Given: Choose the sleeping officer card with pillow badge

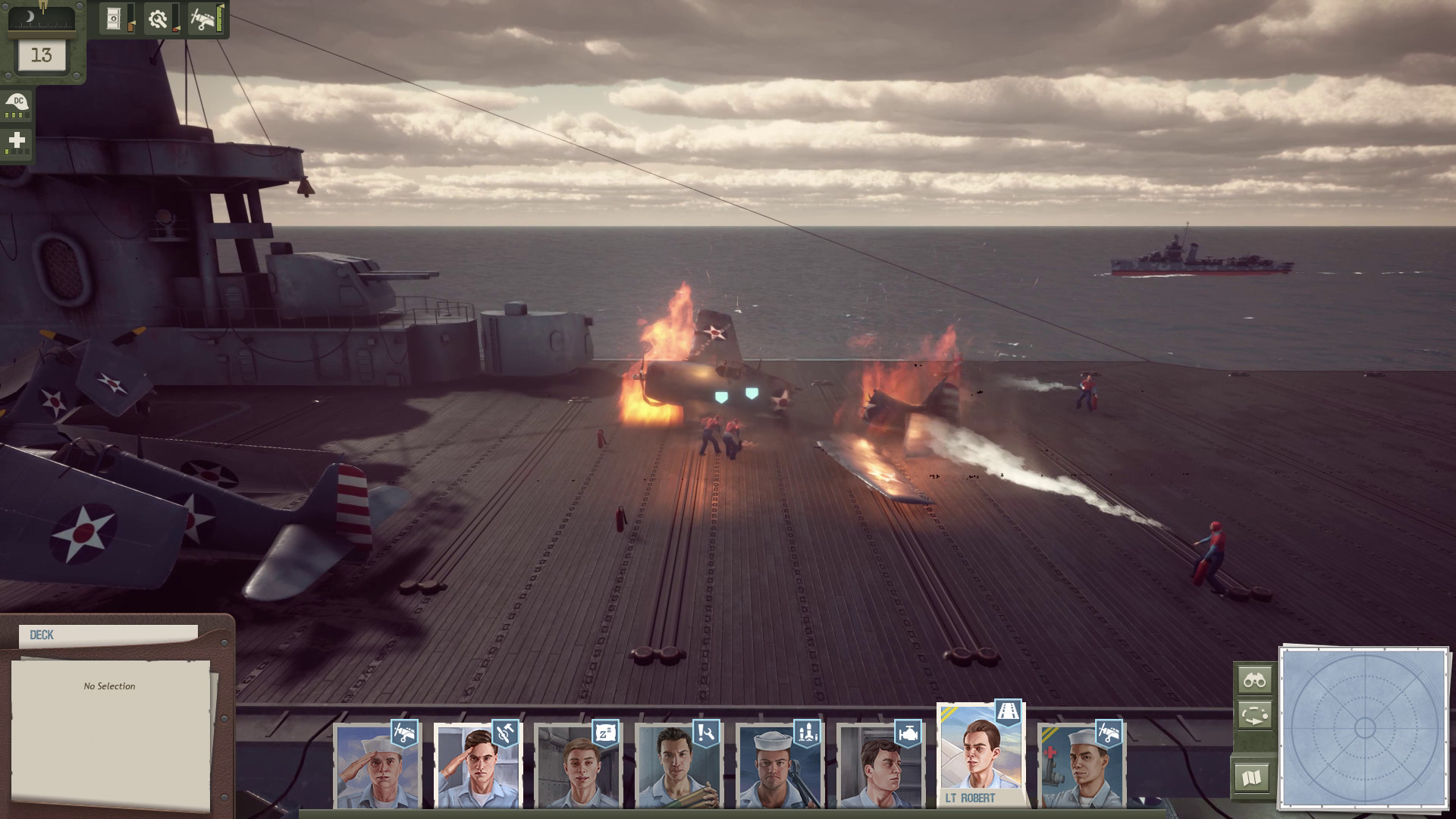Looking at the screenshot, I should click(578, 766).
